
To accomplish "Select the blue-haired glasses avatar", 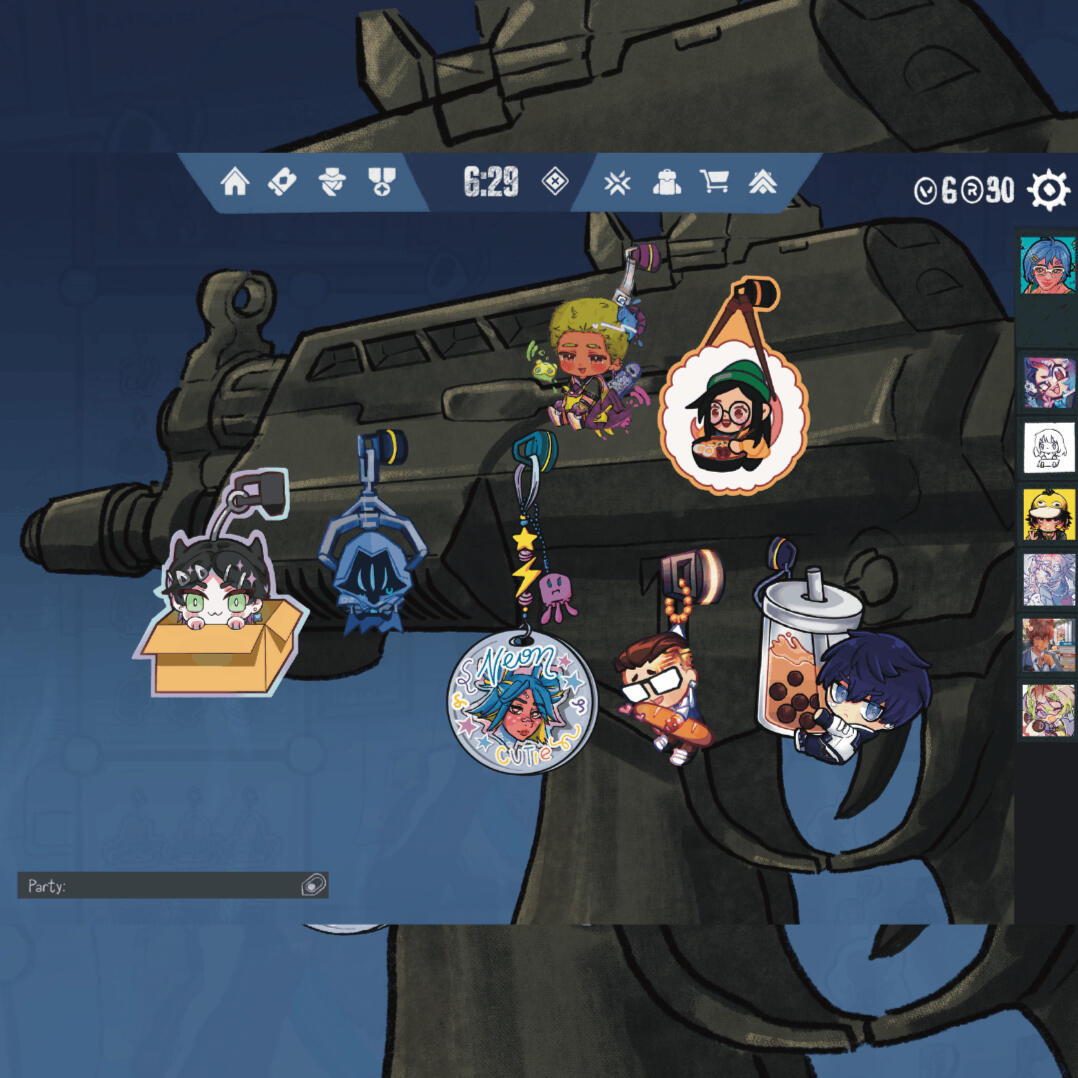I will point(1047,267).
